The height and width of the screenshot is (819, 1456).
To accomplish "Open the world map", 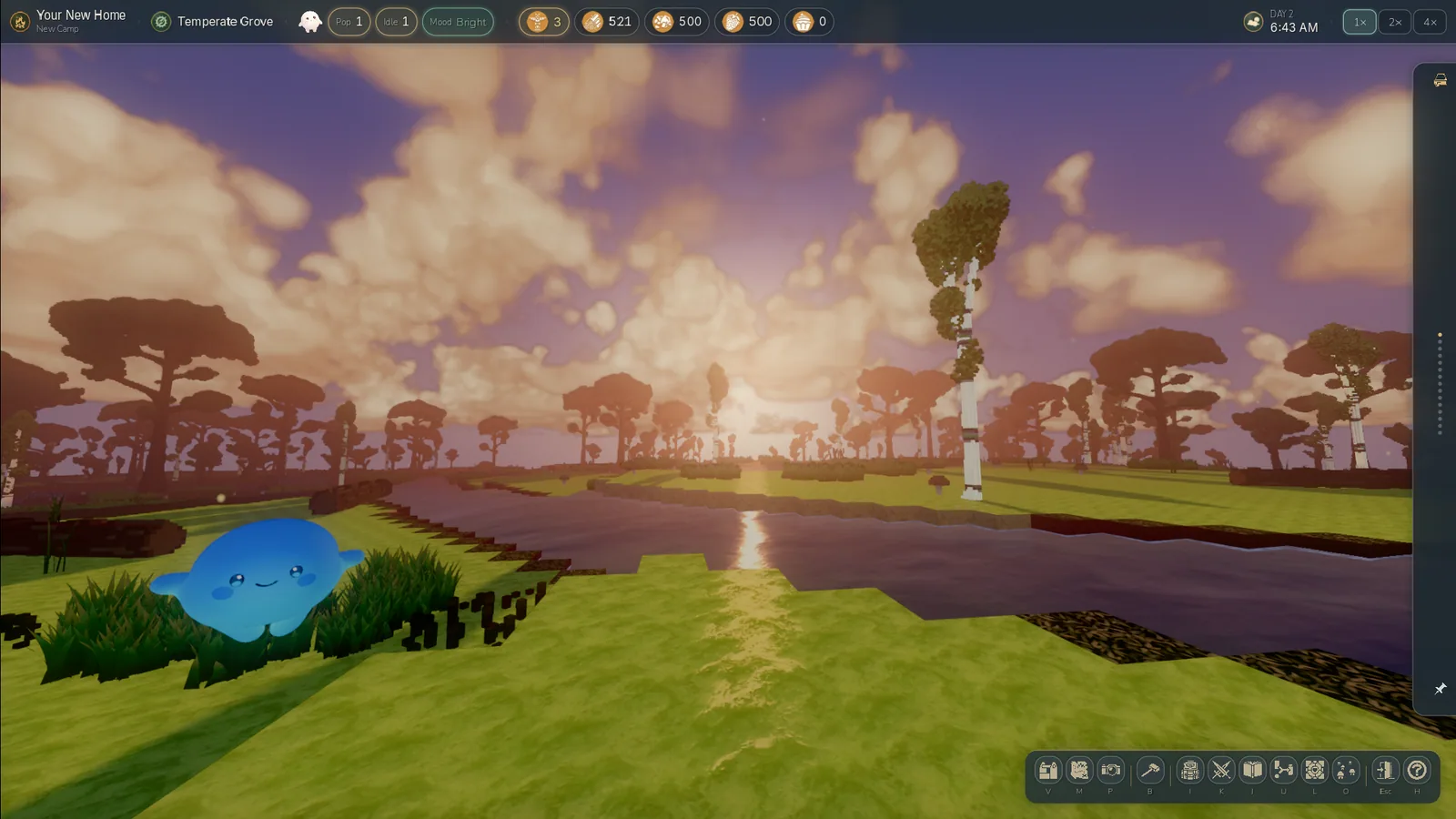I will [x=1080, y=771].
